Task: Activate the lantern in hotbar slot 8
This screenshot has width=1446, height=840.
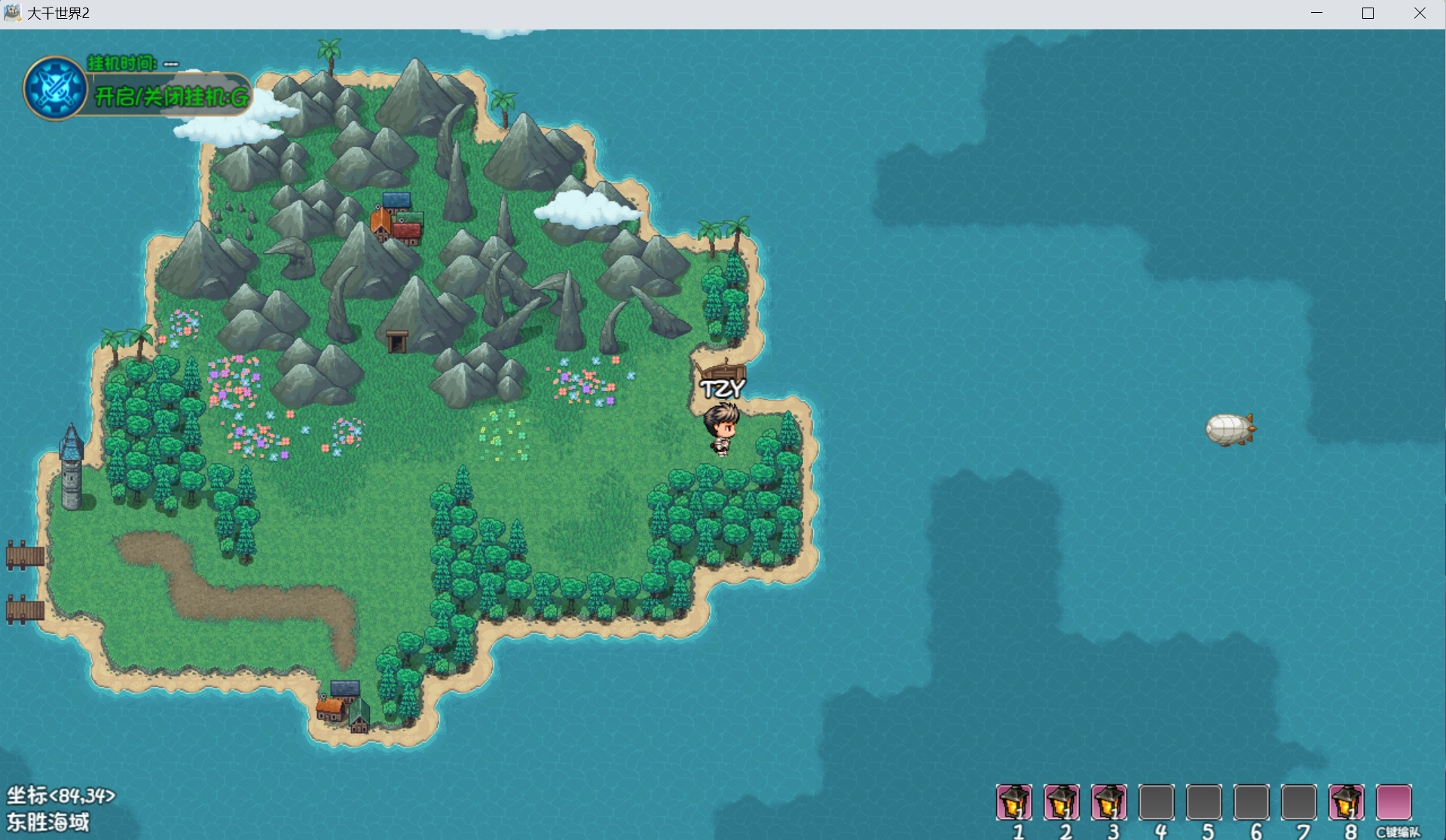Action: click(1347, 802)
